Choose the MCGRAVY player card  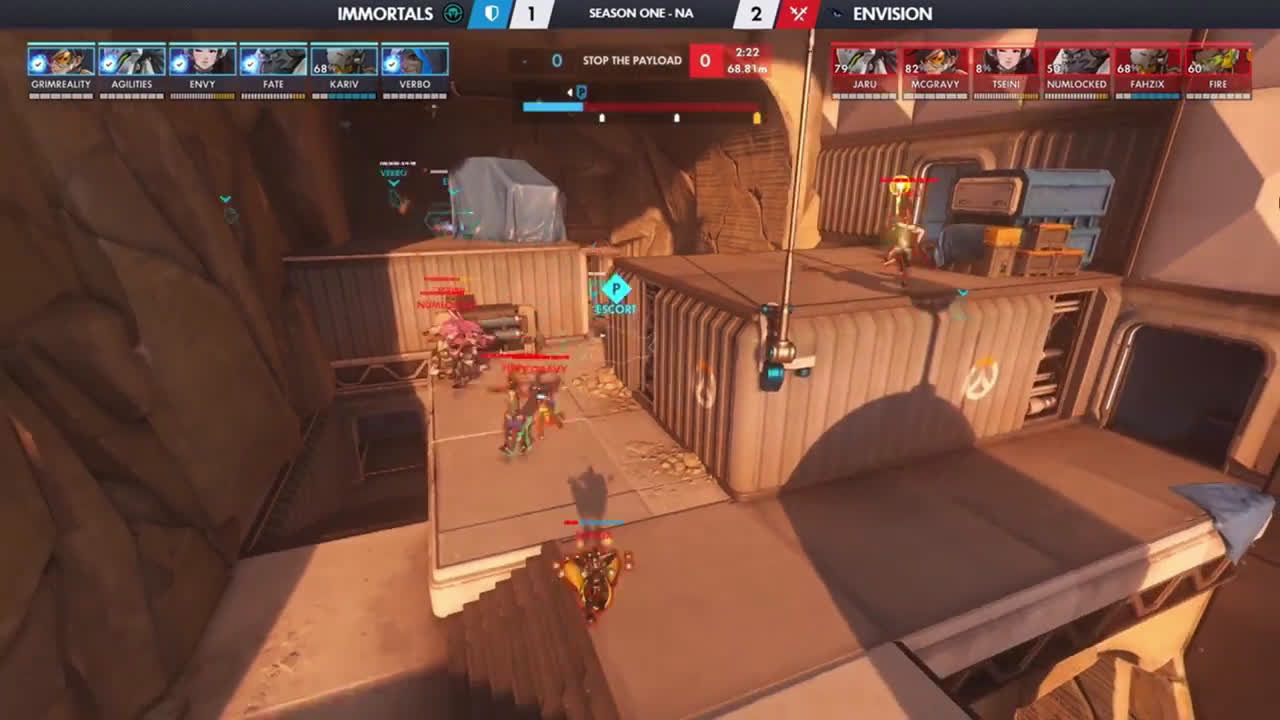coord(935,61)
